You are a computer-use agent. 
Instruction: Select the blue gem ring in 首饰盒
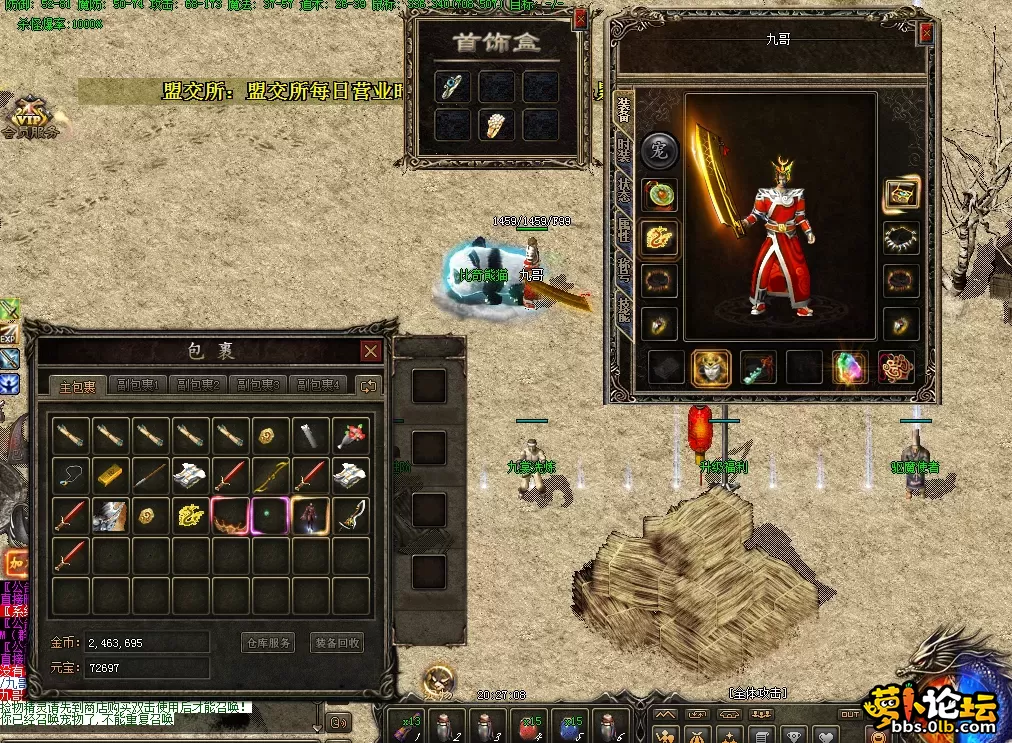pyautogui.click(x=453, y=87)
